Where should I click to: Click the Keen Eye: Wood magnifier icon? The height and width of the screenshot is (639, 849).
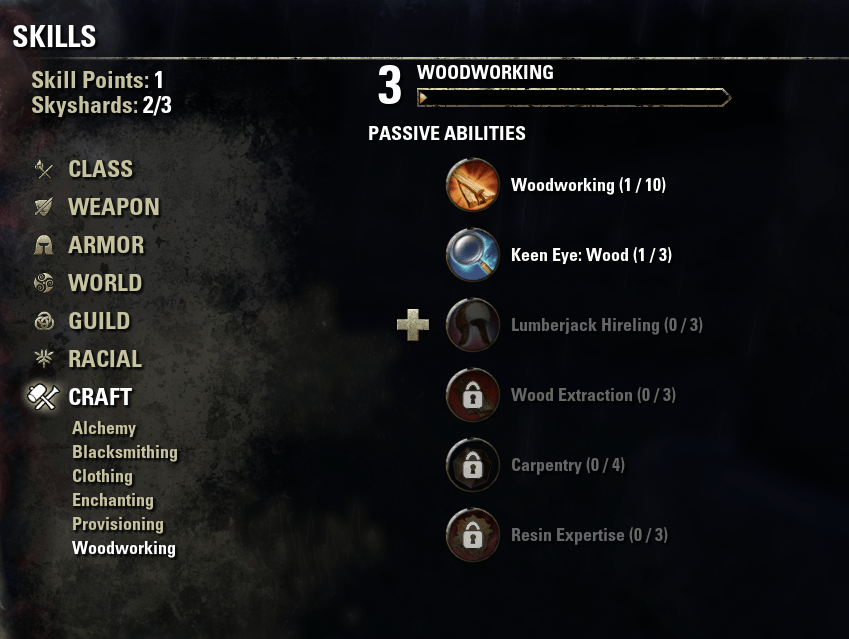(472, 255)
